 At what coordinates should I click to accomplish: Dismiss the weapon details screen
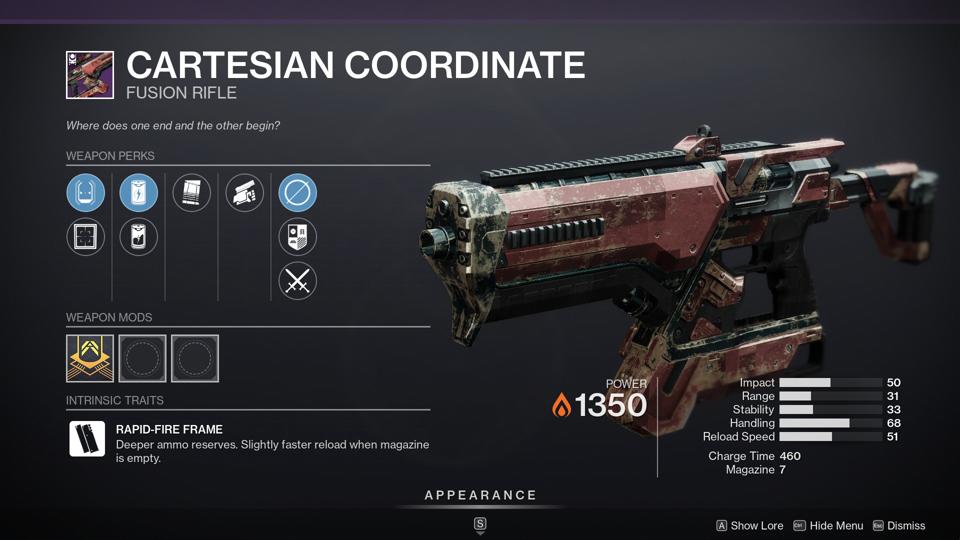click(x=899, y=526)
